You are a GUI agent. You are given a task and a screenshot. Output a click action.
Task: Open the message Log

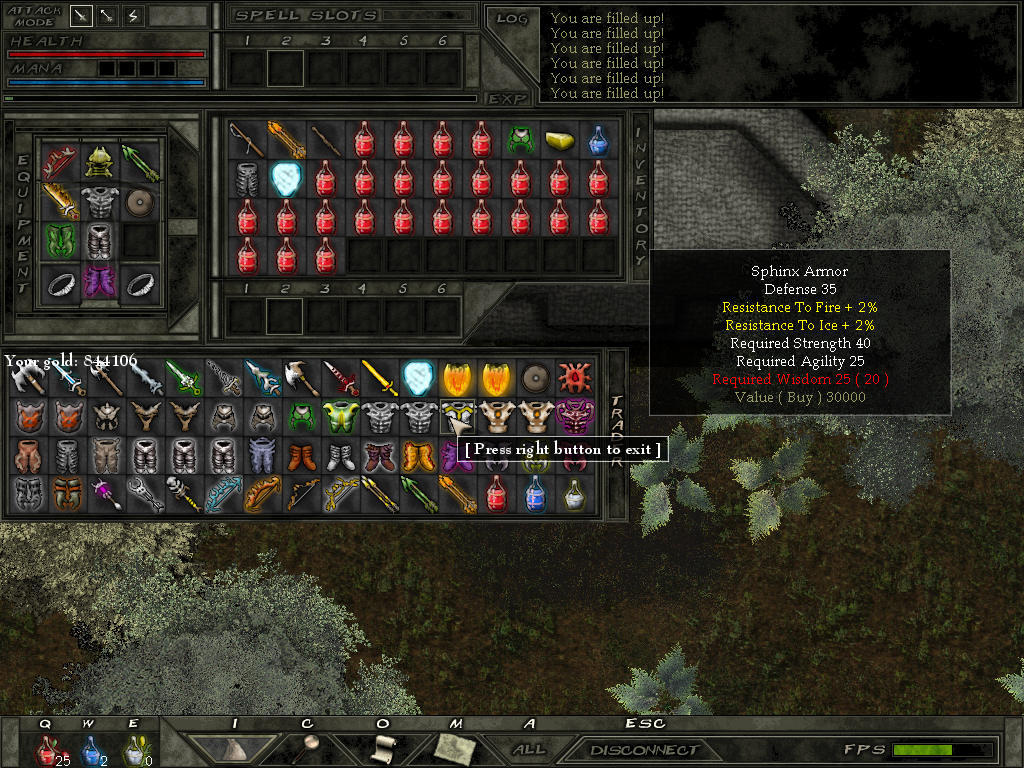(512, 18)
